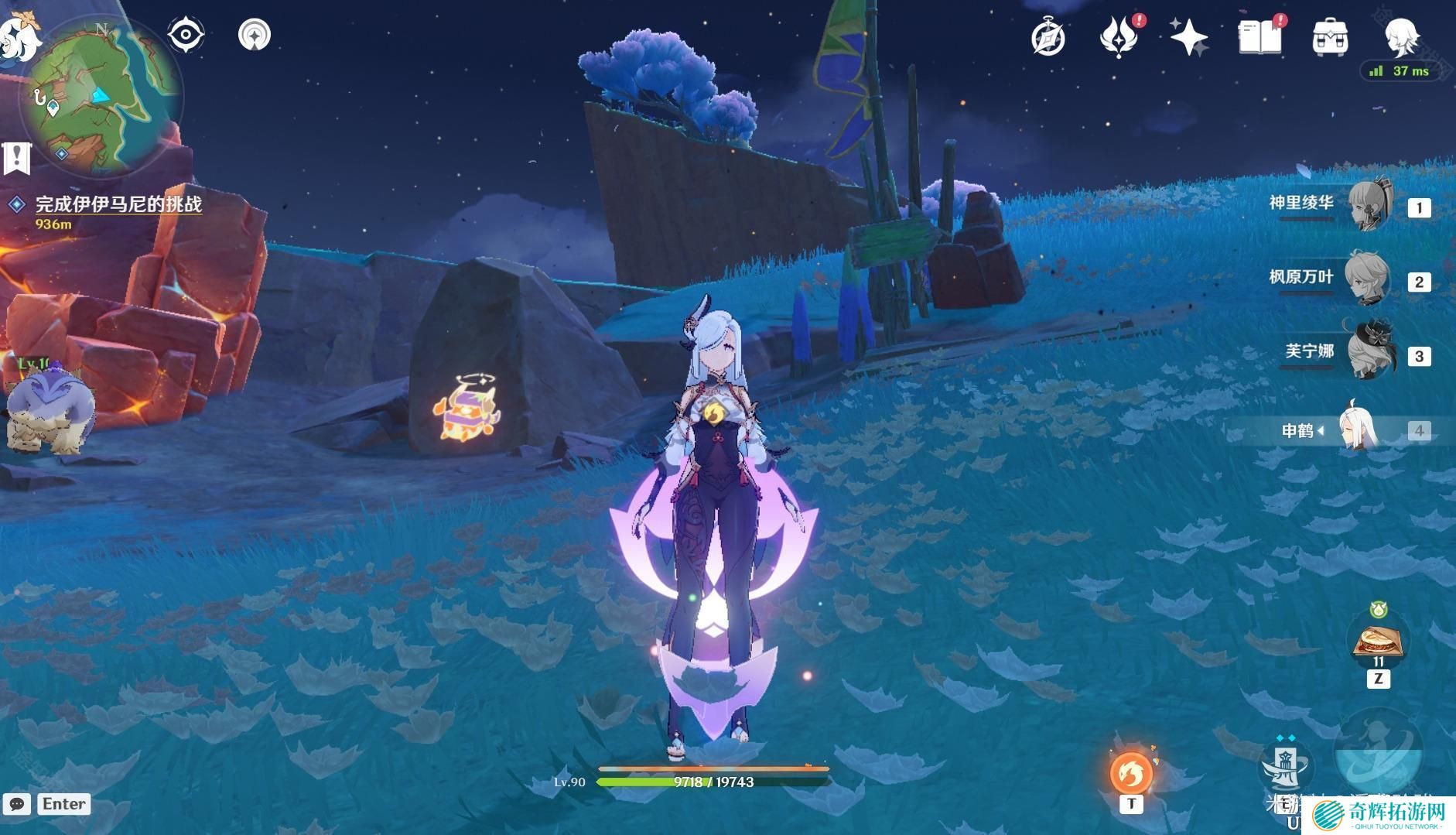Screen dimensions: 1456x835
Task: Open the backpack inventory
Action: [x=1330, y=37]
